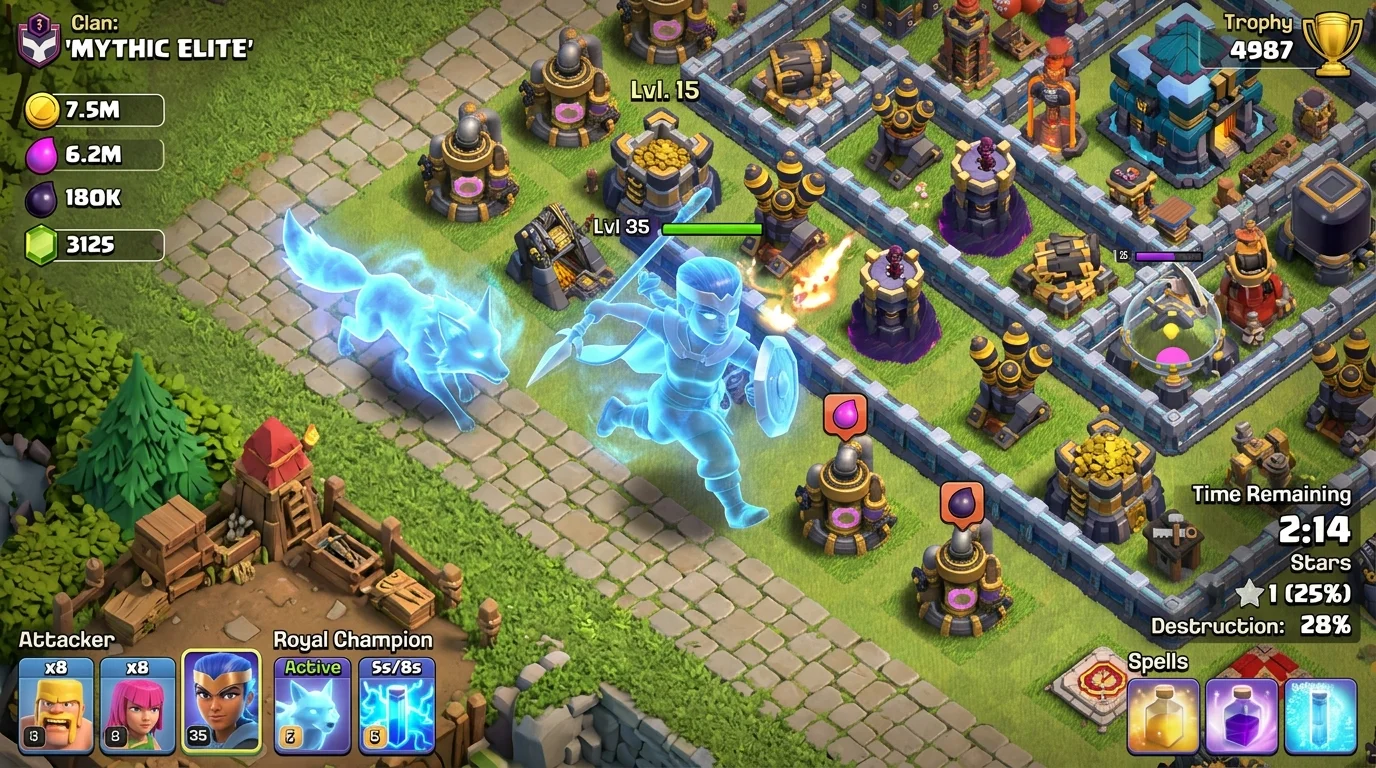1376x768 pixels.
Task: Select the purple spell potion
Action: tap(1242, 716)
